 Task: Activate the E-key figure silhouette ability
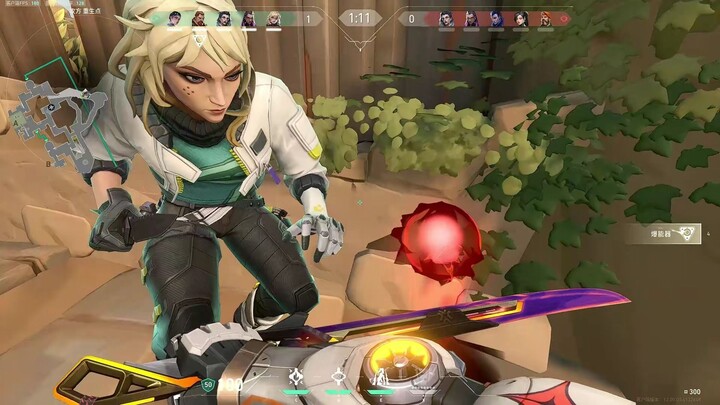pyautogui.click(x=380, y=378)
